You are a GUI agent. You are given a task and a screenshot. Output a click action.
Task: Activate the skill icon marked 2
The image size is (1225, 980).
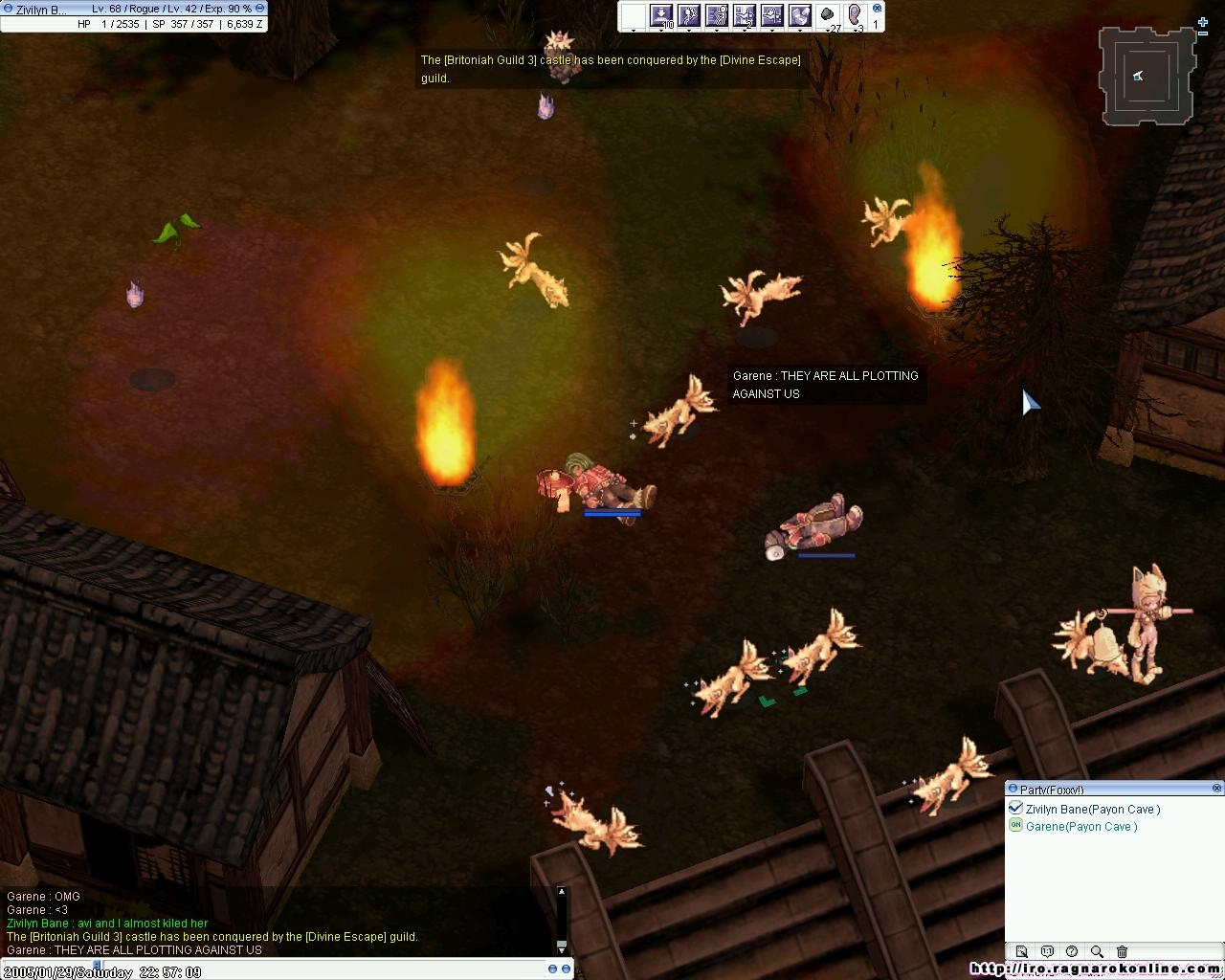click(745, 15)
